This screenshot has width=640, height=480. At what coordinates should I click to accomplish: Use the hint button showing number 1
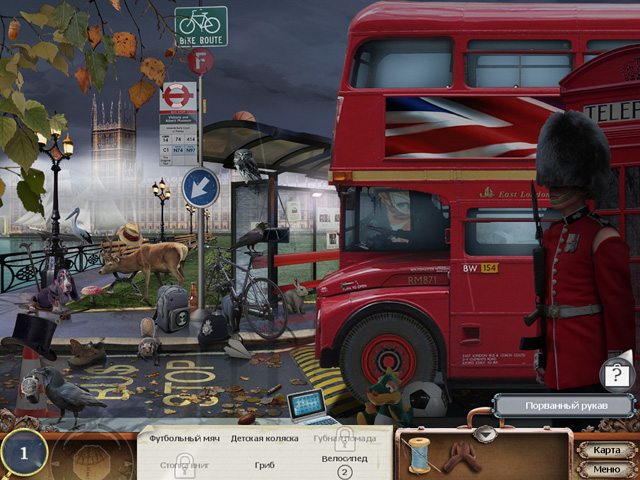24,454
